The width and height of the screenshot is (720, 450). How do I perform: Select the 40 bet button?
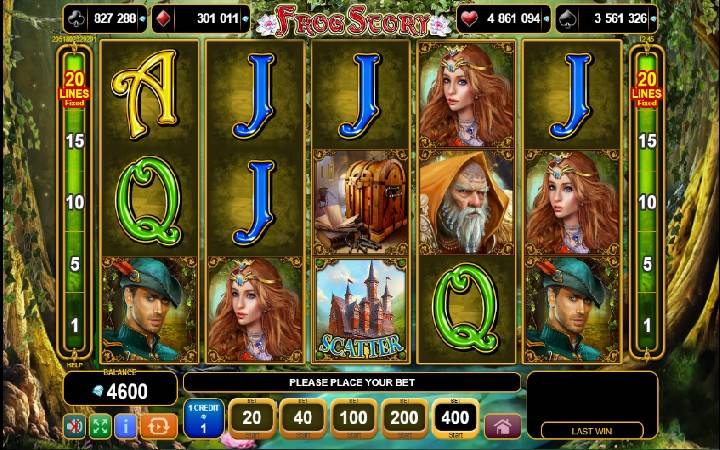coord(304,416)
